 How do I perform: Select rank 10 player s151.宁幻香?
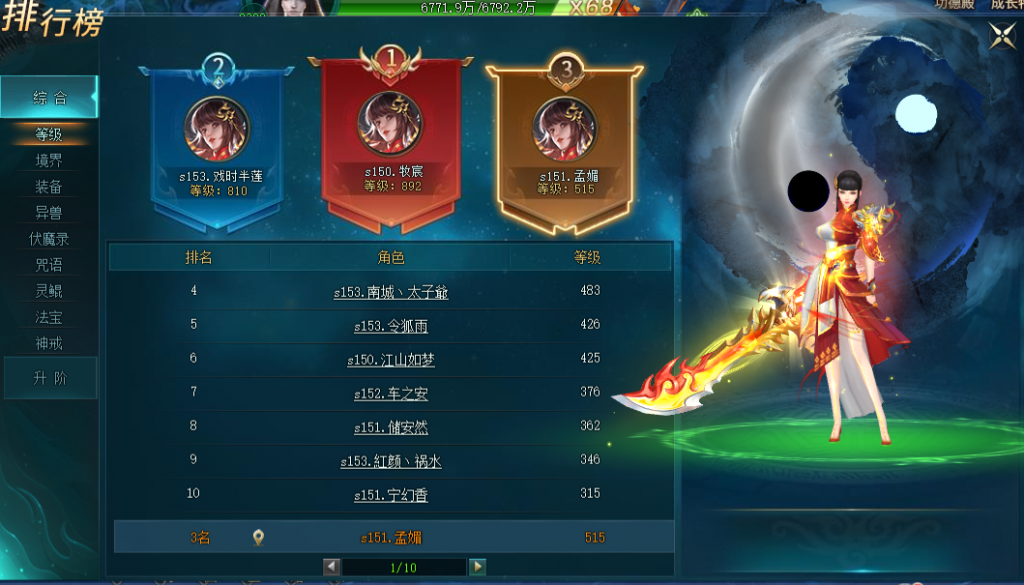391,495
